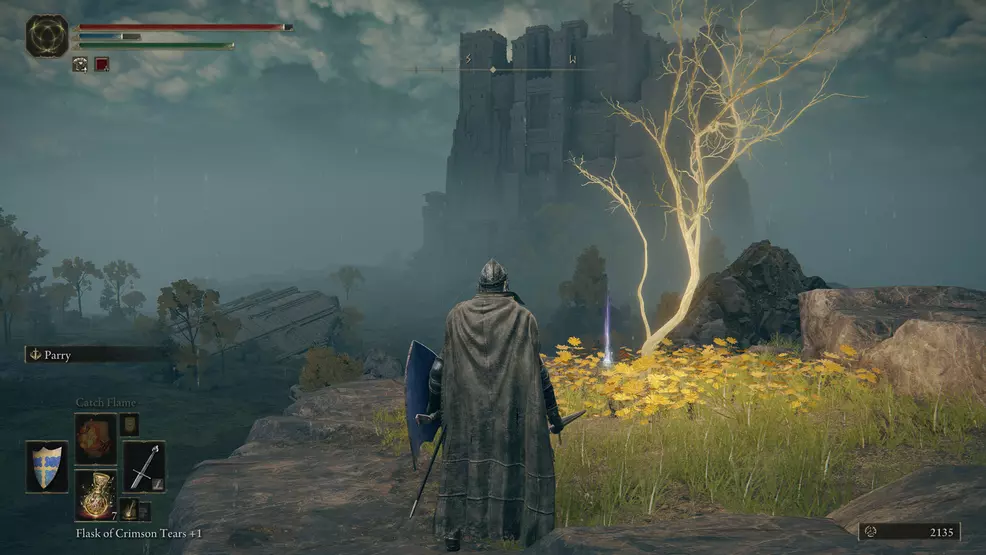Screen dimensions: 986x555
Task: Choose the sword in the right-hand weapon slot
Action: coord(144,466)
